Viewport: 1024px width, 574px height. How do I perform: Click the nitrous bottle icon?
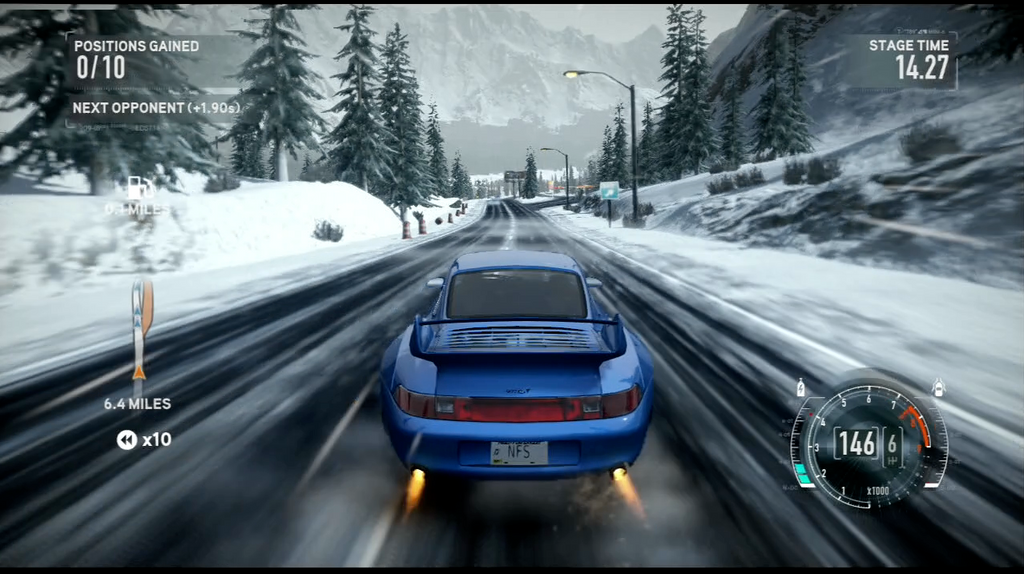800,387
